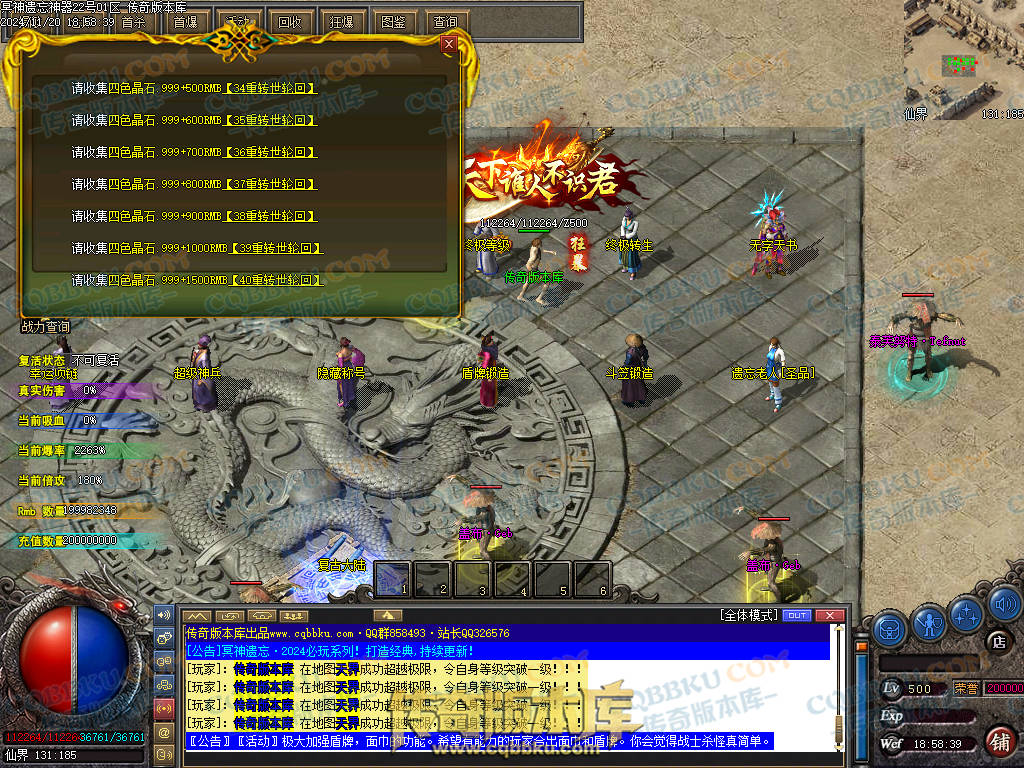Image resolution: width=1024 pixels, height=768 pixels.
Task: Open the 回收 recycle menu
Action: (x=289, y=21)
